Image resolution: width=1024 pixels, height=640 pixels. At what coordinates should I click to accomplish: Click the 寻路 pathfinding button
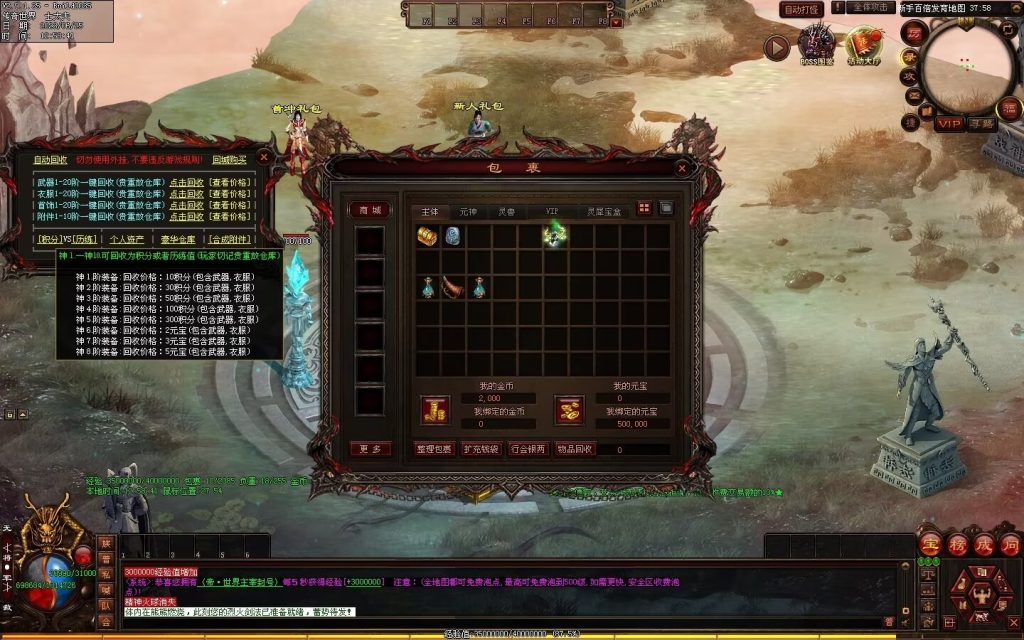[x=981, y=124]
